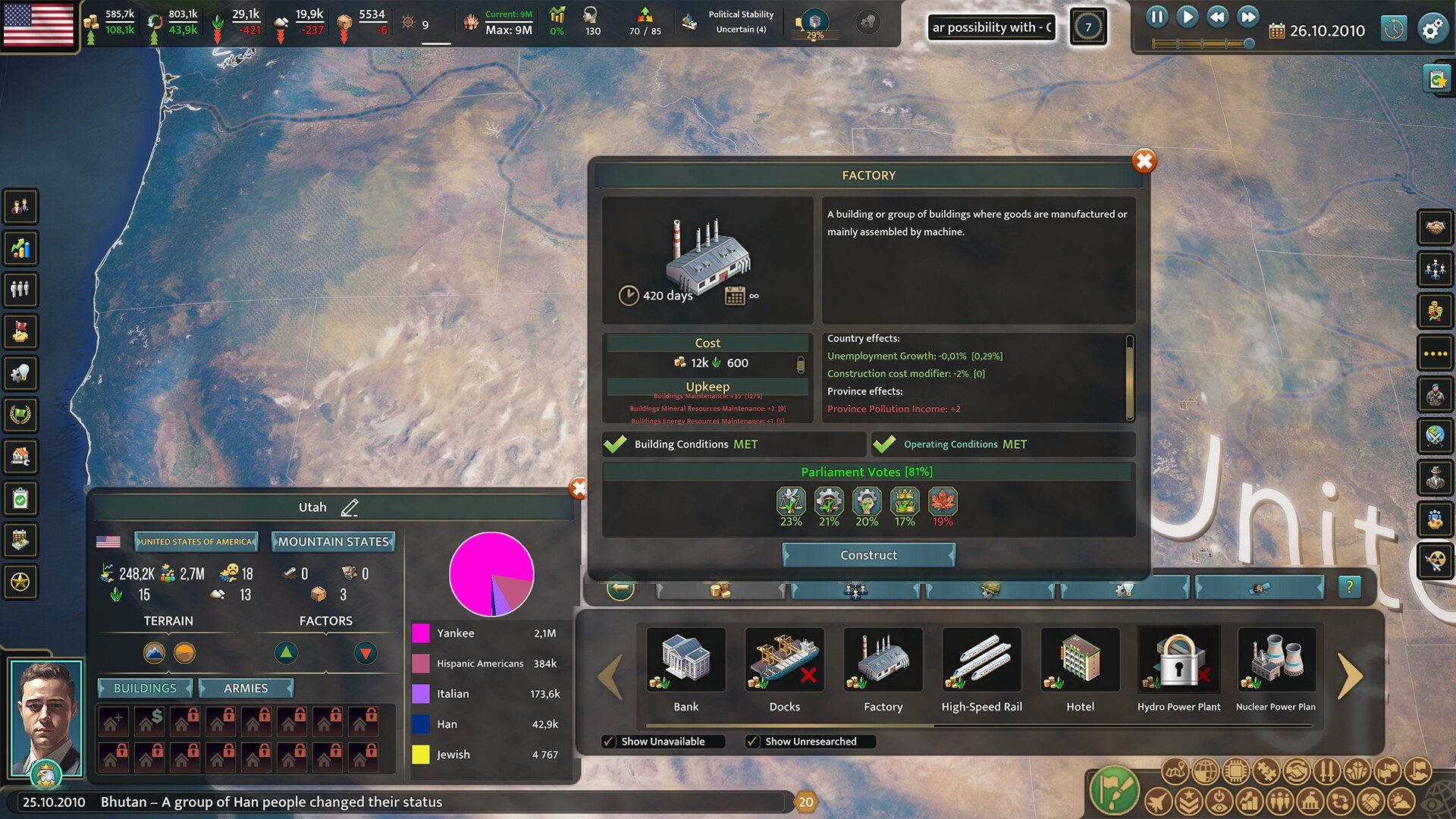This screenshot has width=1456, height=819.
Task: Switch to the Armies tab
Action: coord(246,688)
